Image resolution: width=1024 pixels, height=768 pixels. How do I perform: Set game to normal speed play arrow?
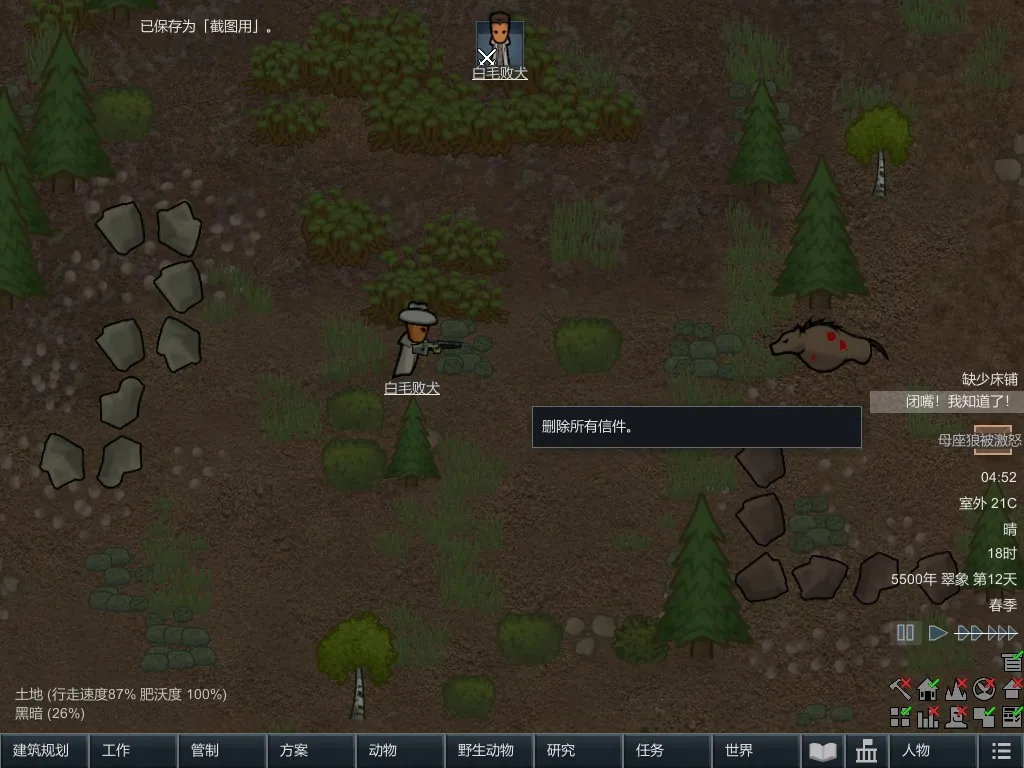tap(937, 633)
